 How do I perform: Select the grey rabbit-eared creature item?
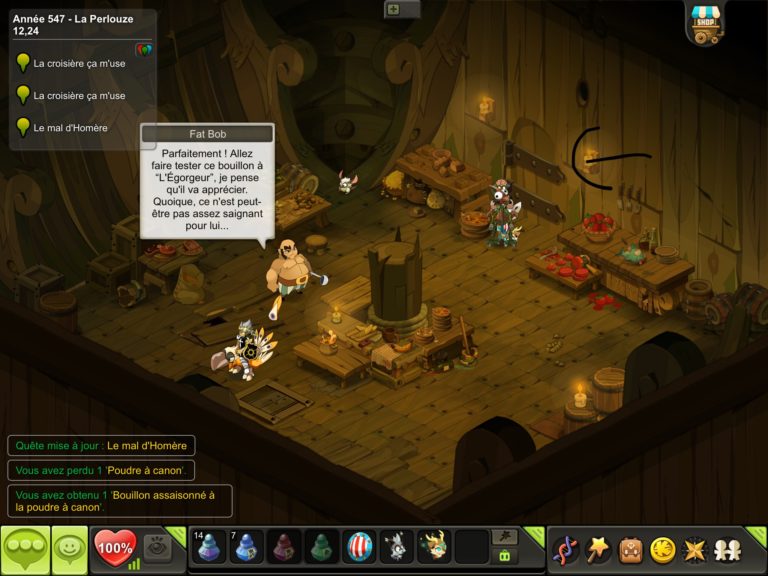click(397, 547)
